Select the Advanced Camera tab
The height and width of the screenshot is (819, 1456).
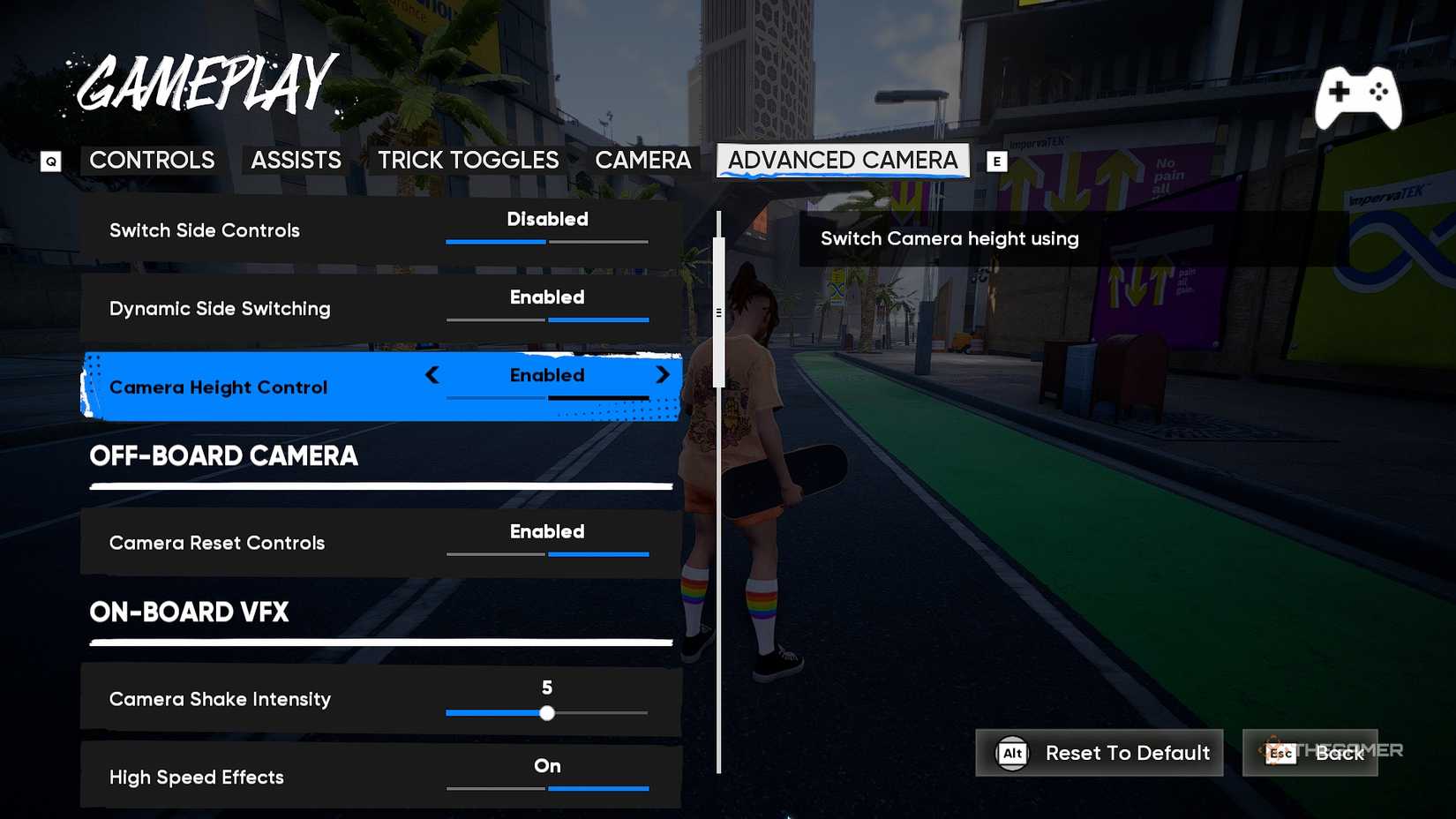(x=843, y=161)
